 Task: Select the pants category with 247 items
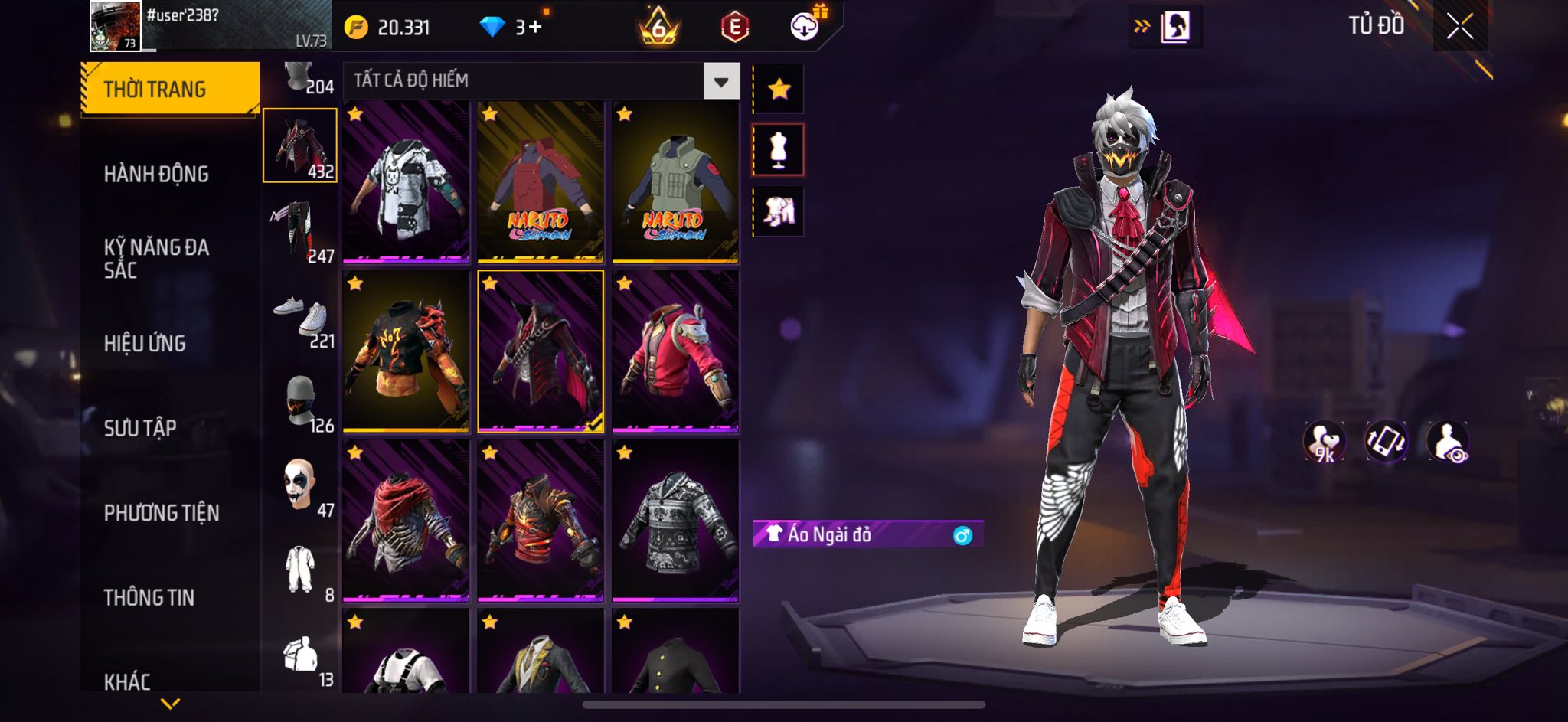[300, 230]
